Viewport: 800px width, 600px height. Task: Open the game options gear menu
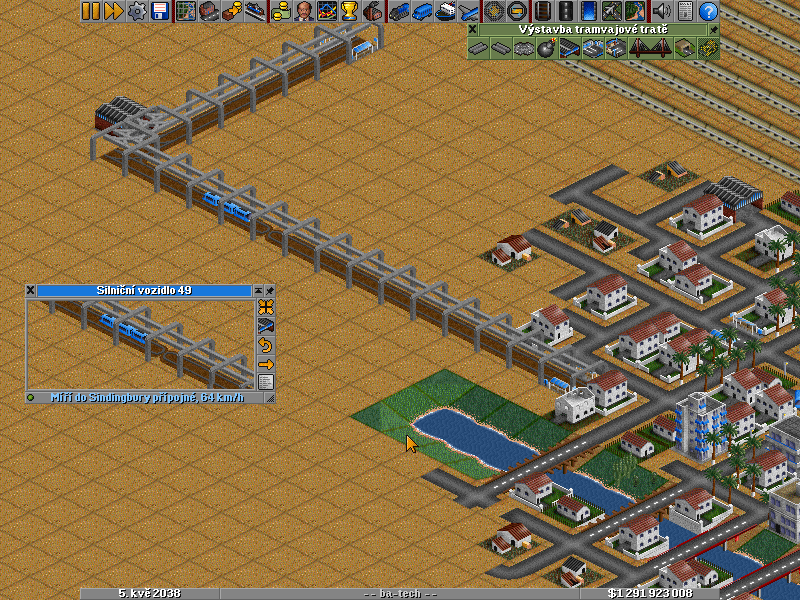click(137, 11)
